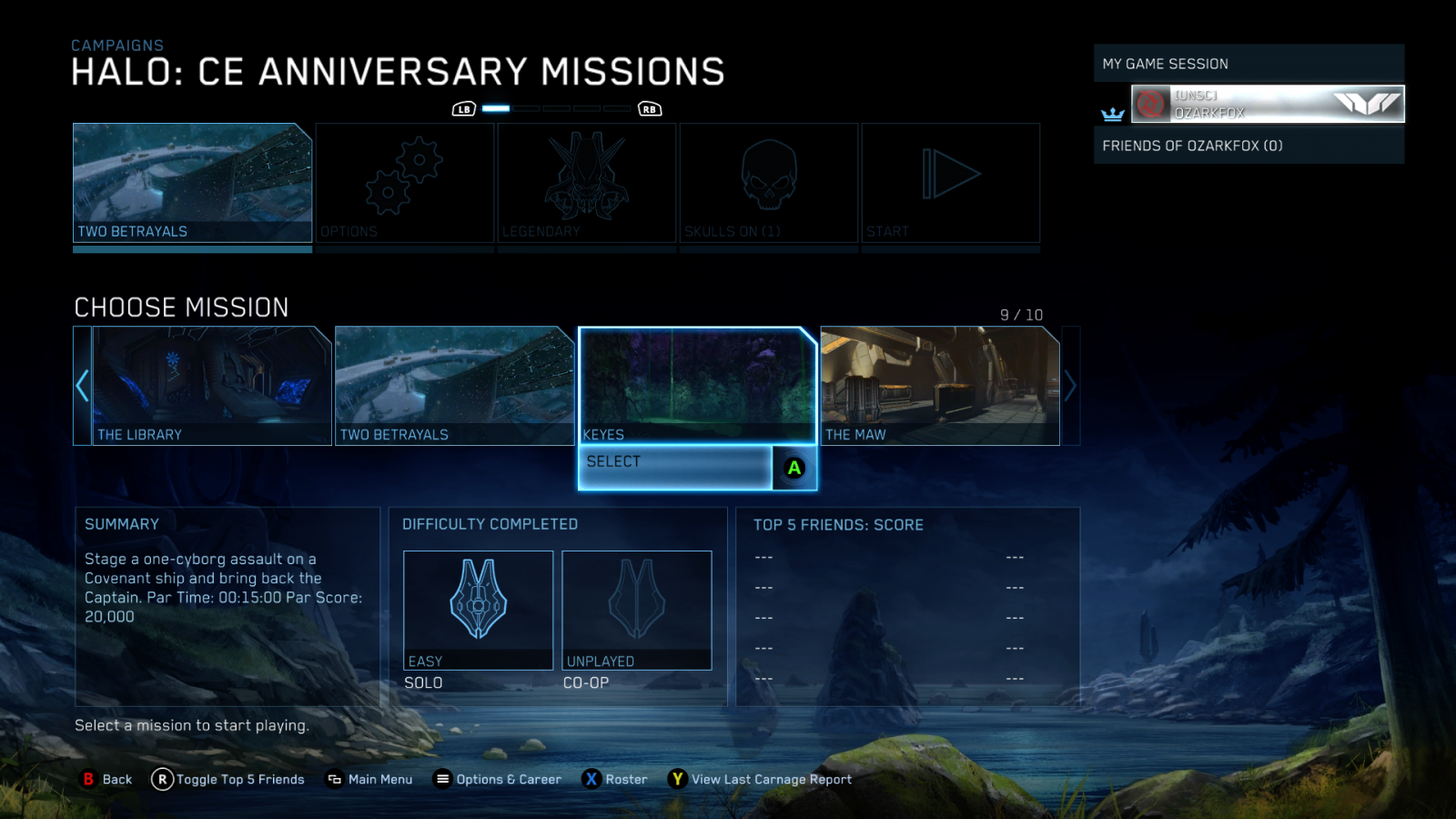
Task: Open the Two Betrayals mission tab
Action: point(192,182)
